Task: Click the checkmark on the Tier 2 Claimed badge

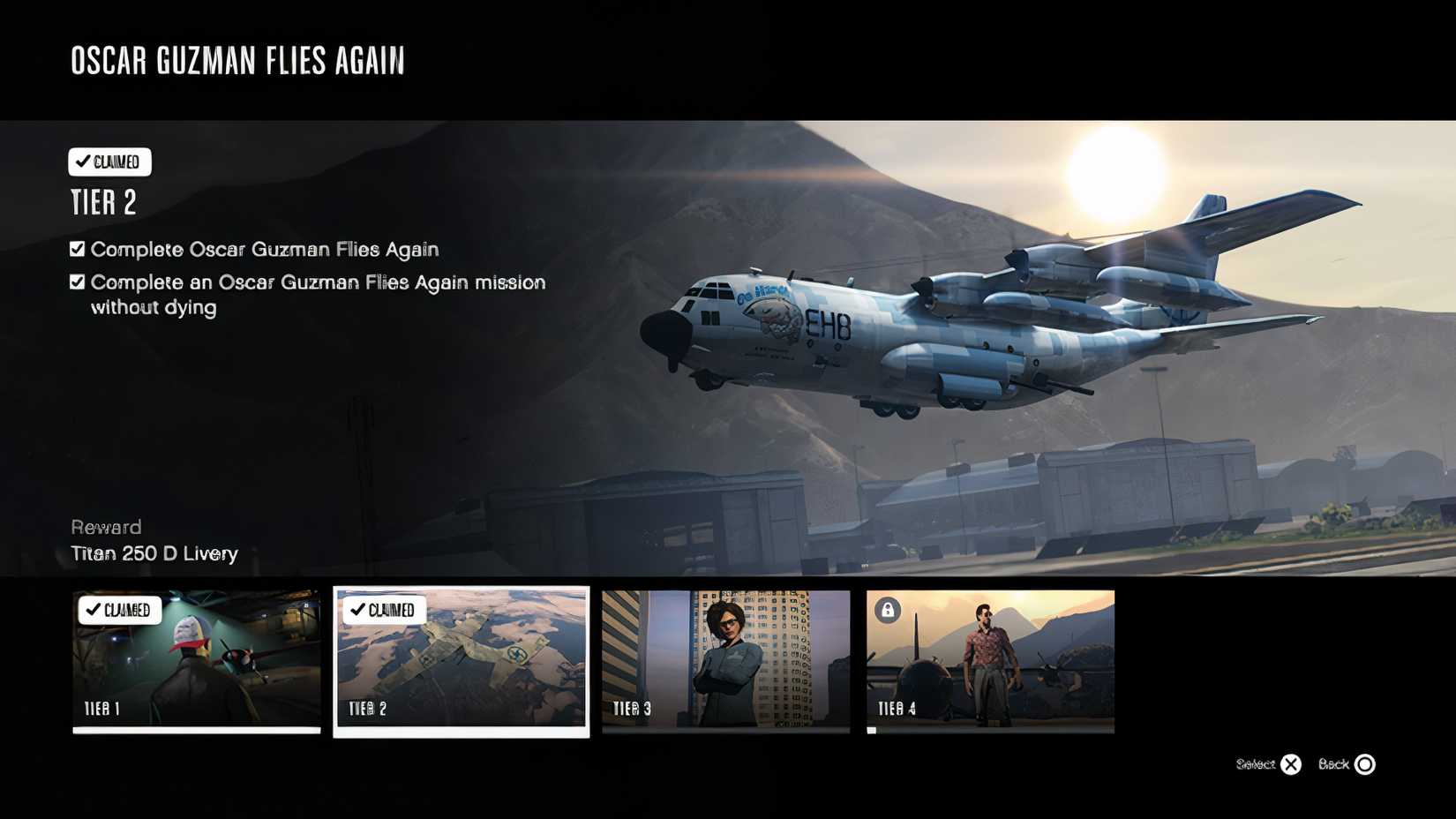Action: 83,162
